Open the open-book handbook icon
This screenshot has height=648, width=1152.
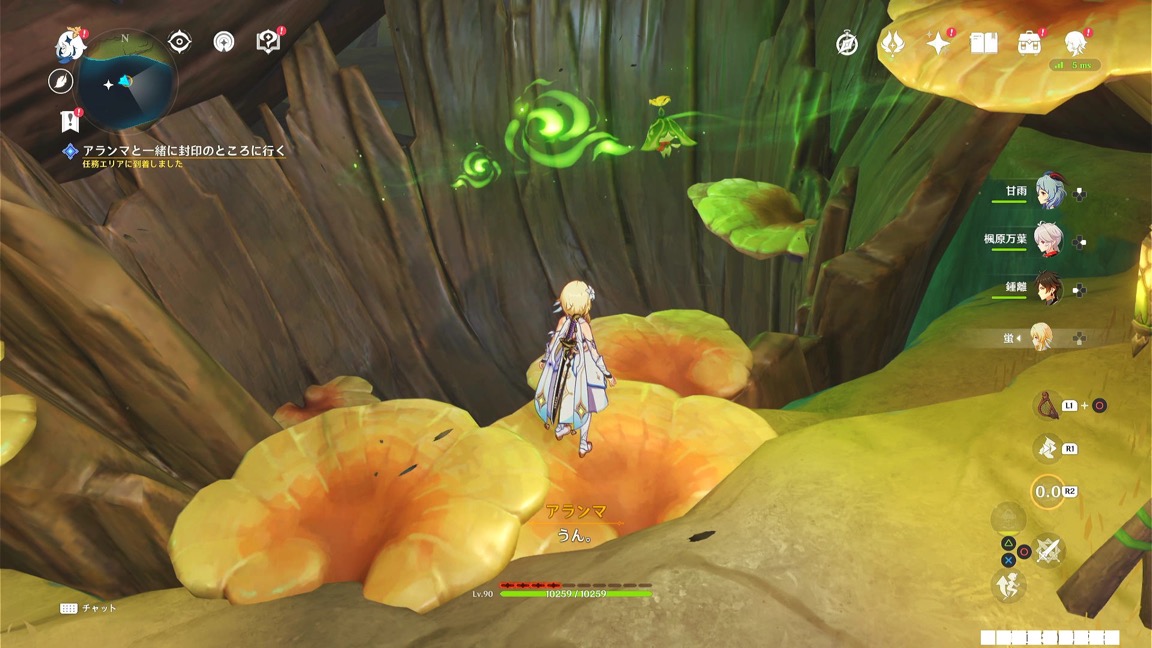click(983, 43)
